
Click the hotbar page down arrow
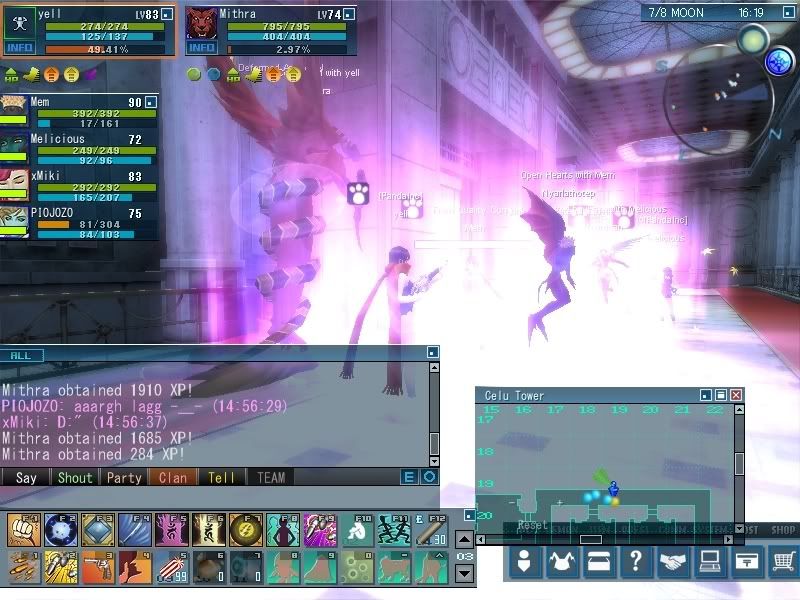(x=464, y=574)
